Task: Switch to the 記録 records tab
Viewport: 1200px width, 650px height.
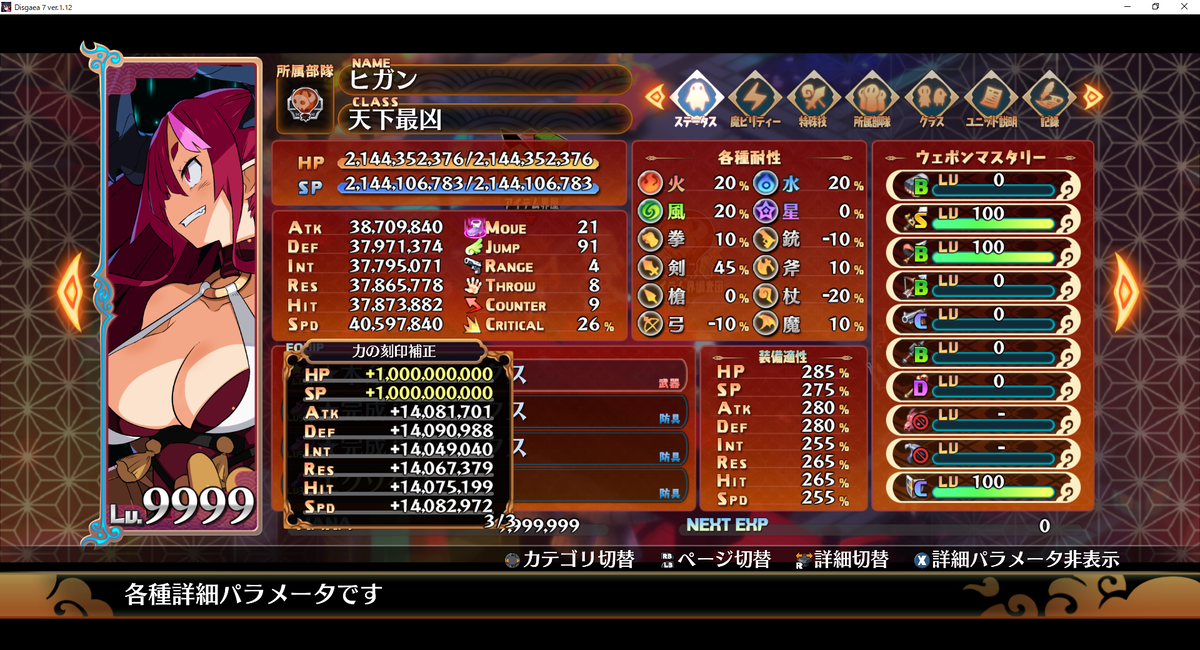Action: [1049, 98]
